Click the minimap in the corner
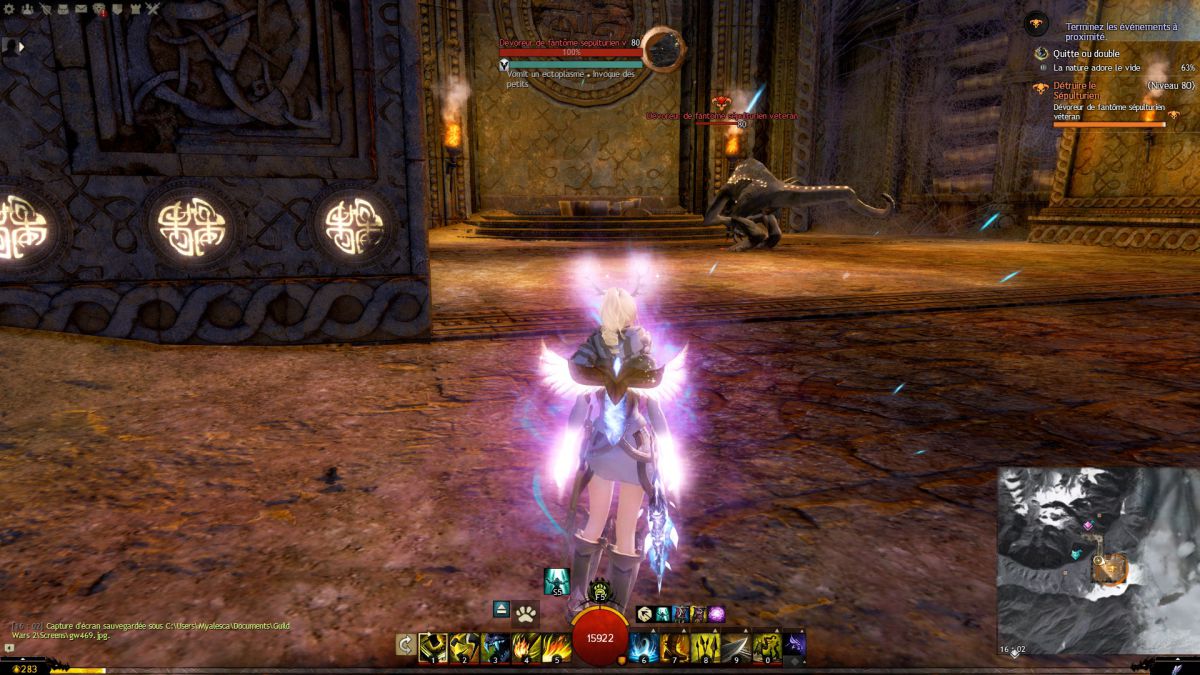Screen dimensions: 1200x675 (x=1097, y=560)
